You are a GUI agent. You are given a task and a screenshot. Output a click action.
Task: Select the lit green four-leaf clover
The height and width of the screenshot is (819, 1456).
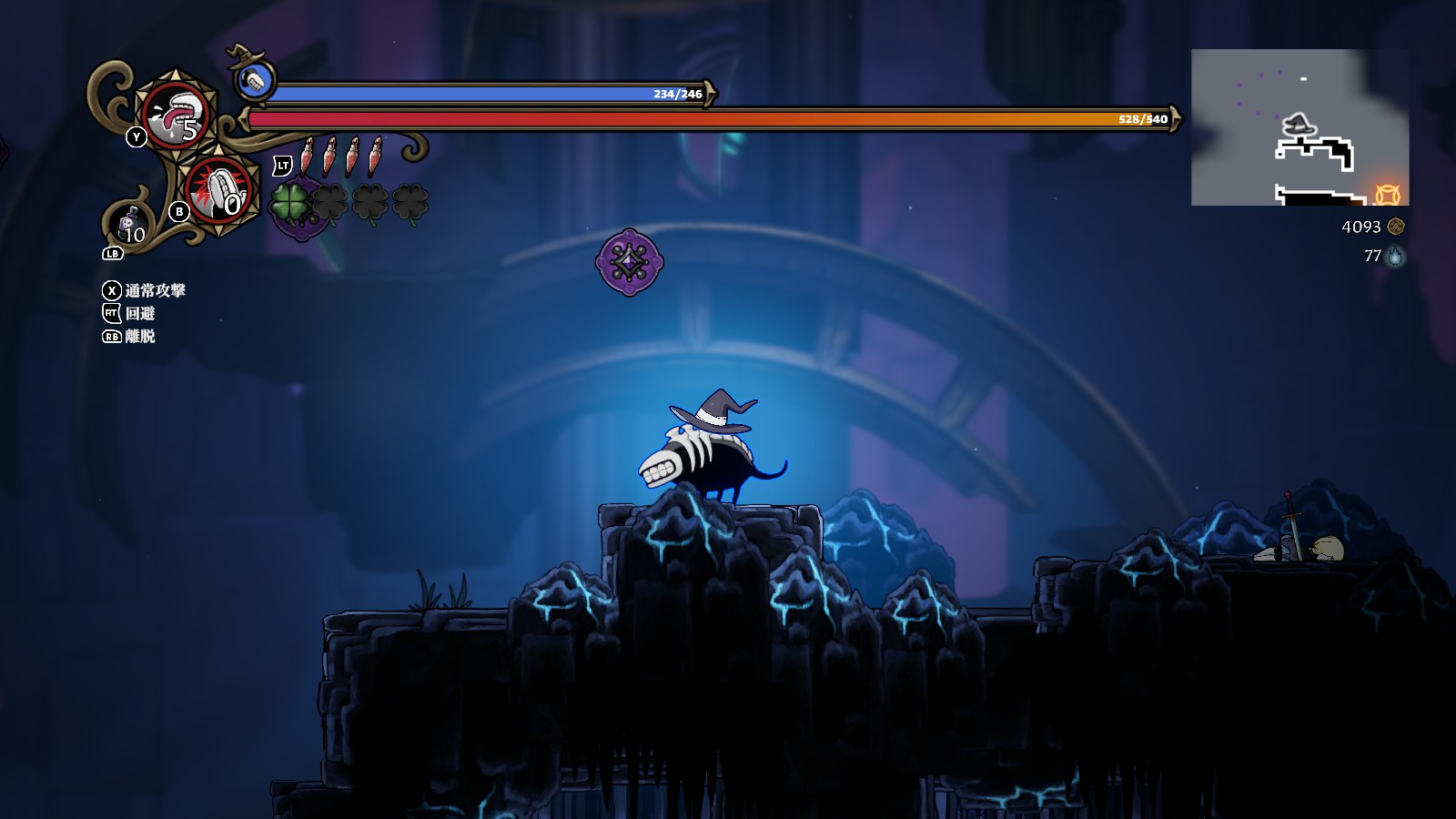[289, 202]
